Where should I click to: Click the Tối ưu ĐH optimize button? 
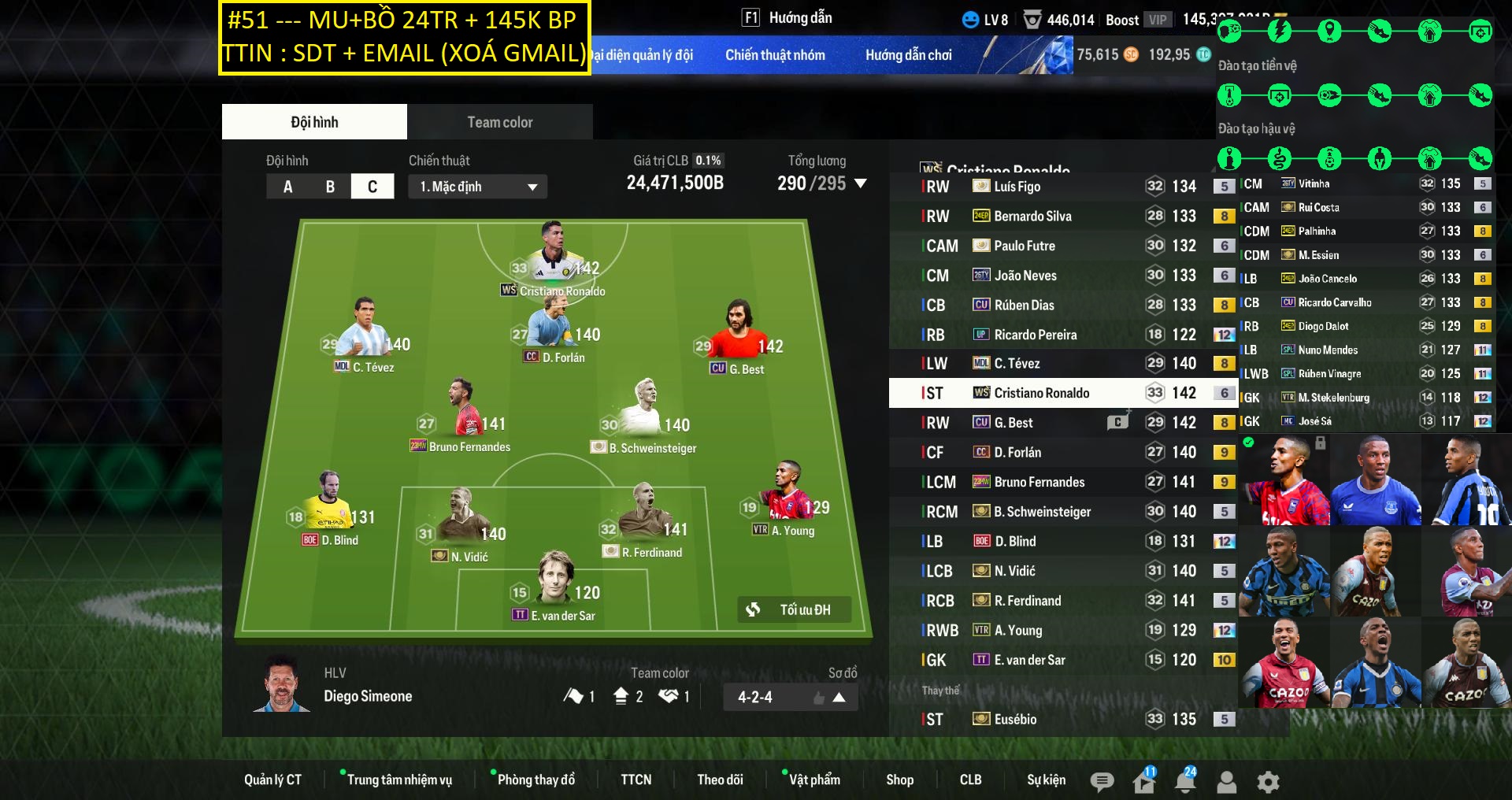click(794, 609)
